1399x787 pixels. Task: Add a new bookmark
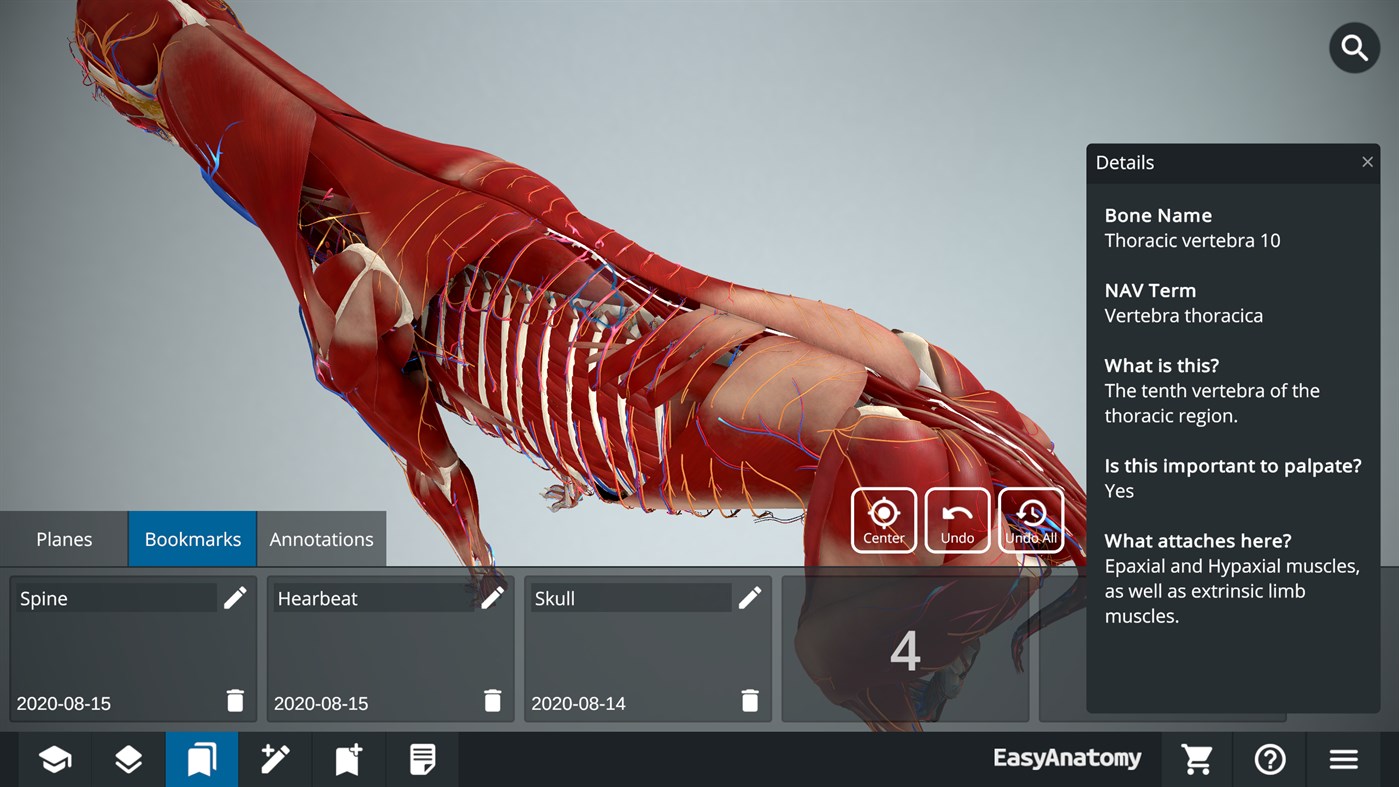[x=348, y=759]
